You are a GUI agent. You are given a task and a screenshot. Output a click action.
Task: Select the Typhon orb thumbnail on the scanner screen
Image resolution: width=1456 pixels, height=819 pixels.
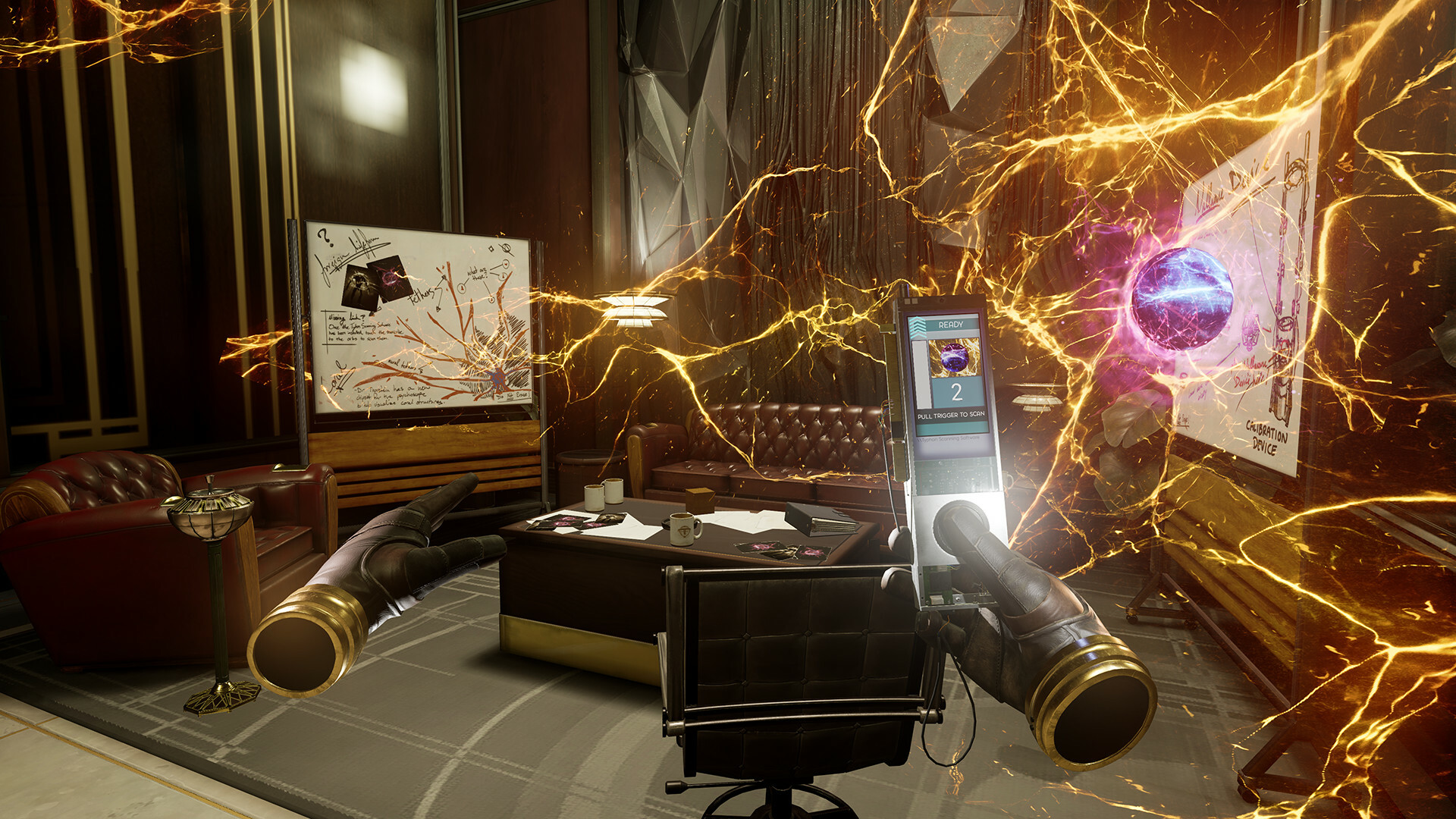tap(954, 357)
